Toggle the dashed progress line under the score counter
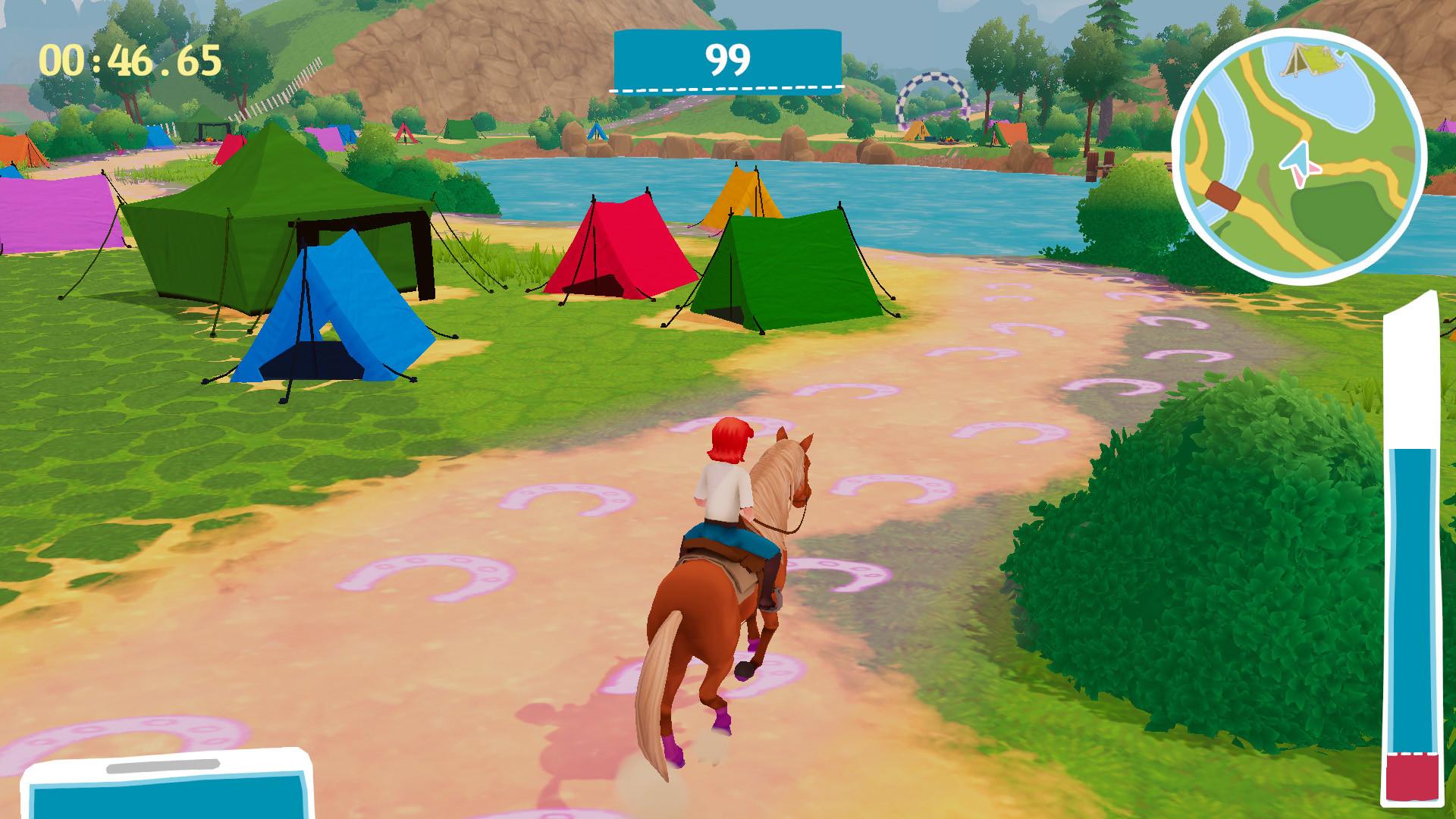Image resolution: width=1456 pixels, height=819 pixels. [726, 89]
